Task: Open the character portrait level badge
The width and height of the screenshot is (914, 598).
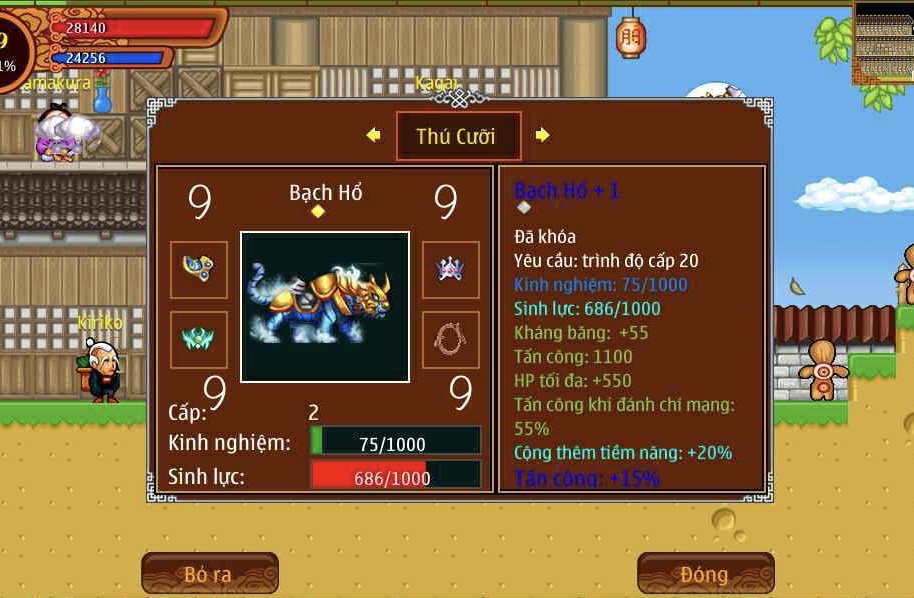Action: click(x=8, y=50)
